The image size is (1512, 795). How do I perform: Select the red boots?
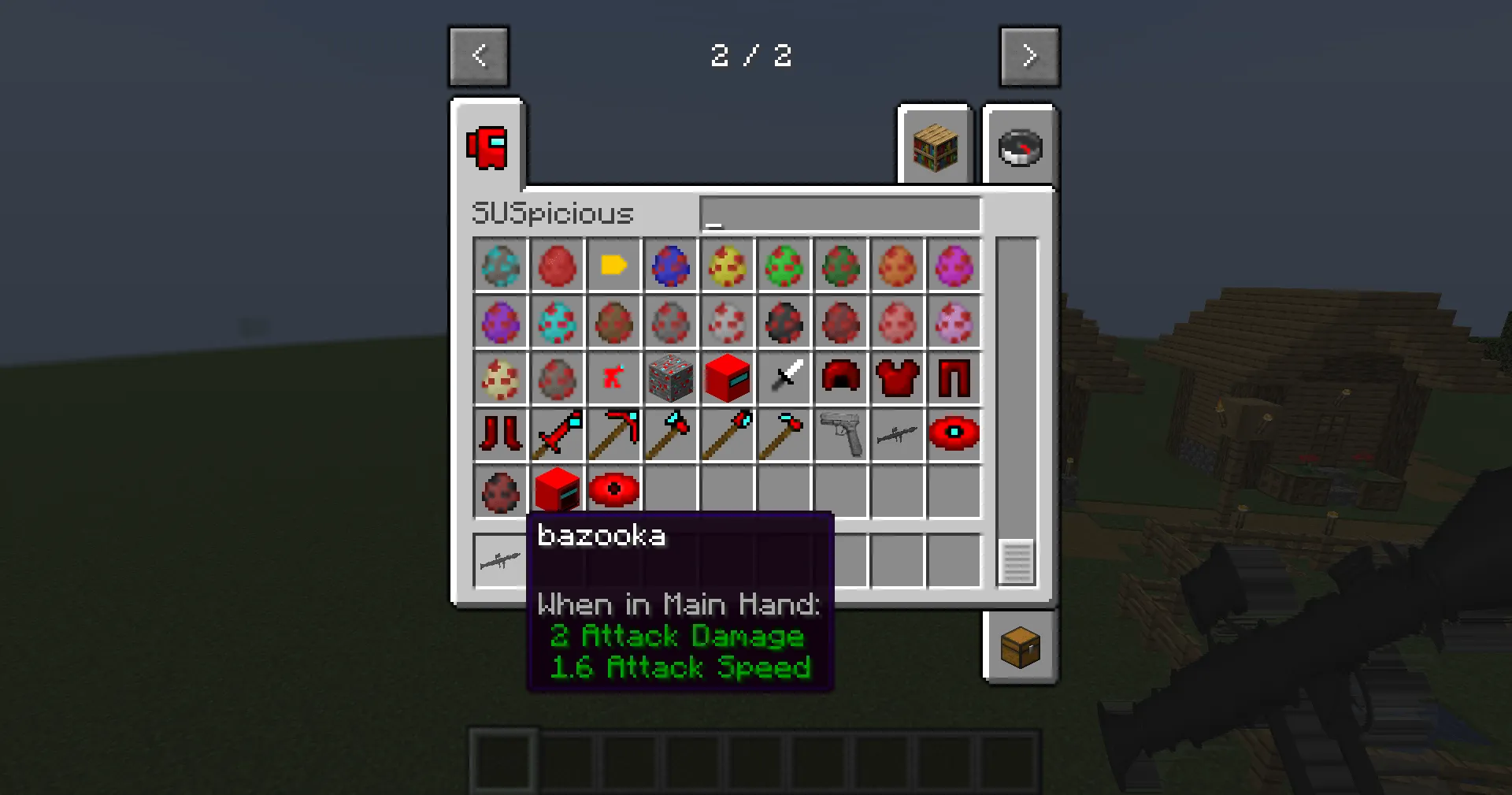pyautogui.click(x=500, y=434)
